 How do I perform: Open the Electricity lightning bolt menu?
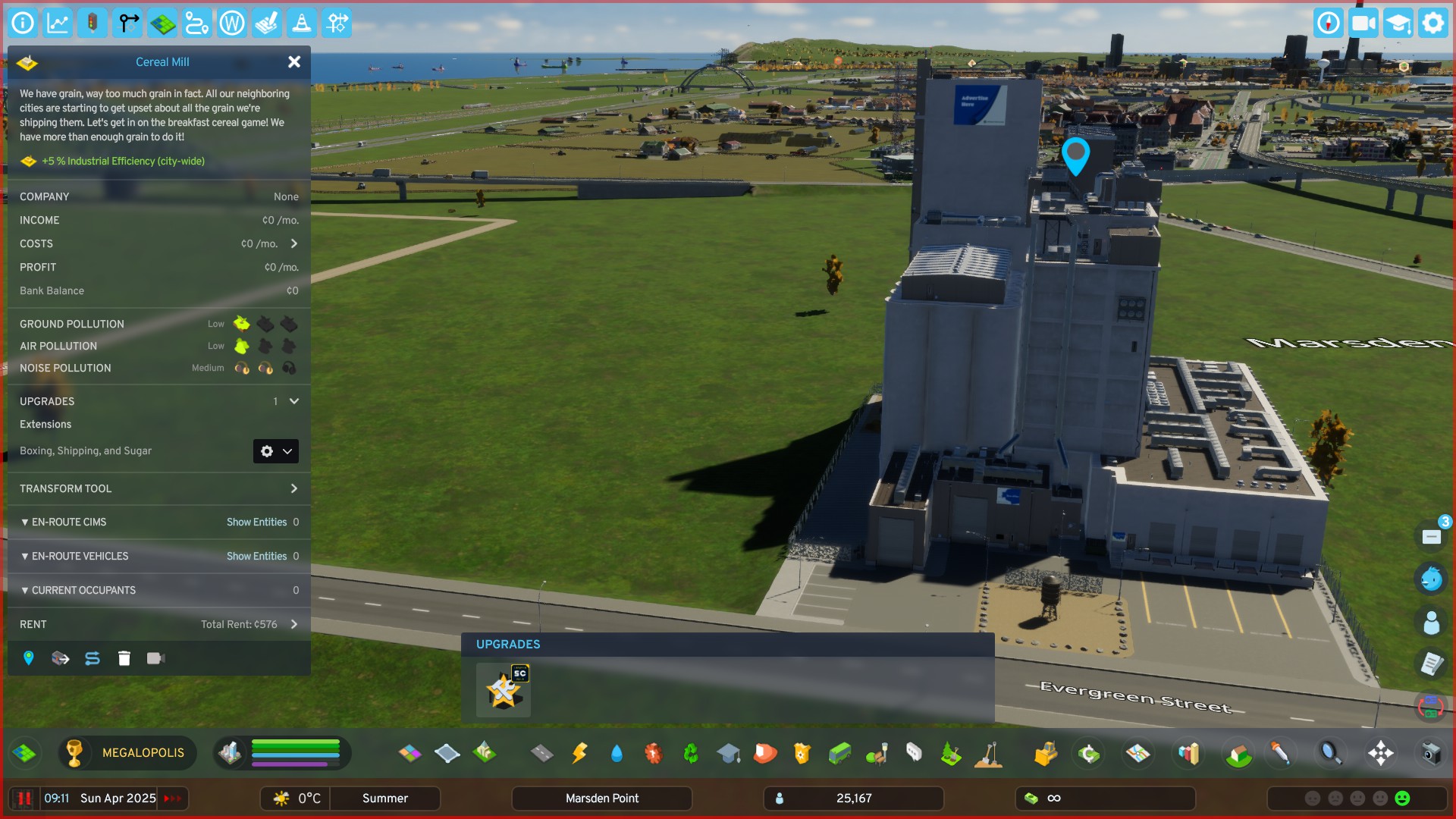pos(579,753)
